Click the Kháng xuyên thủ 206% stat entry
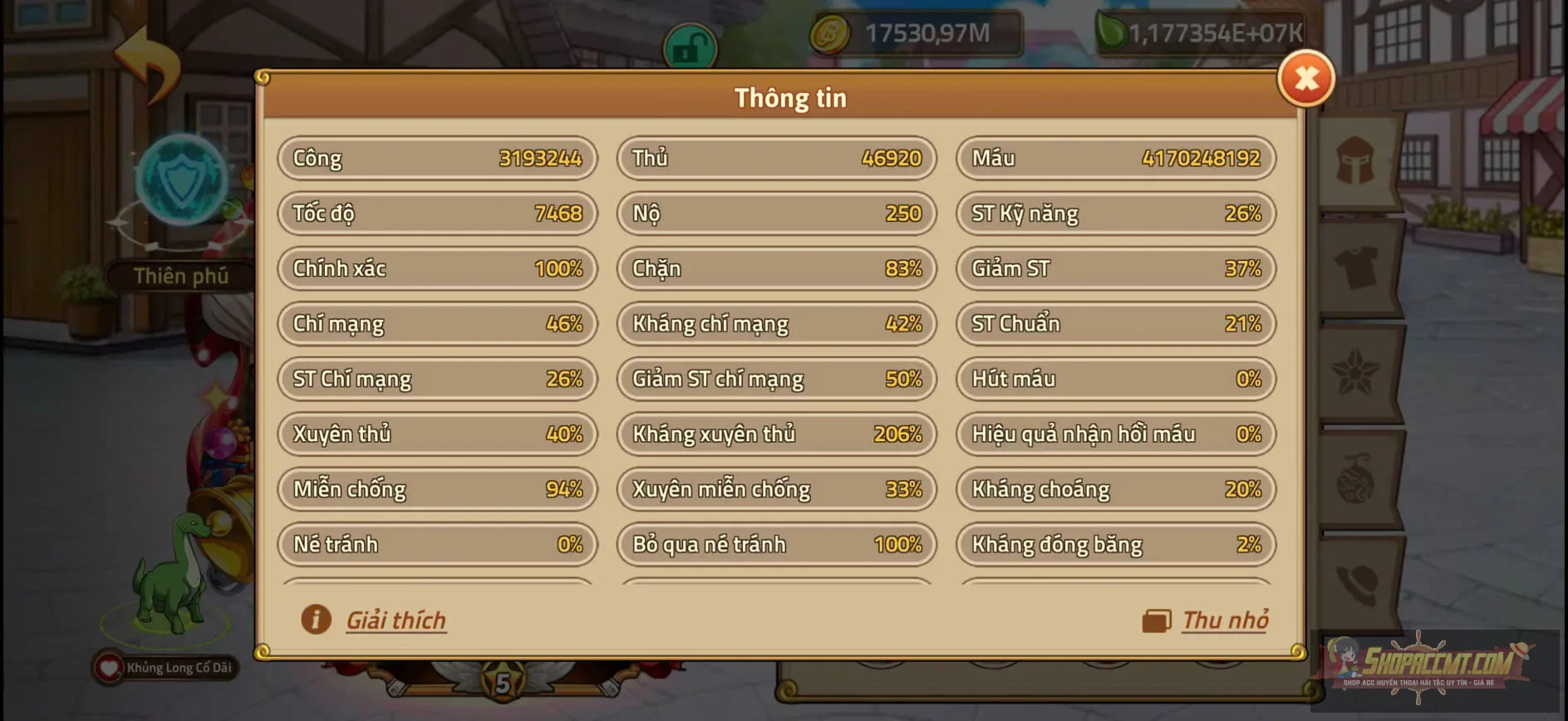The height and width of the screenshot is (721, 1568). point(775,434)
